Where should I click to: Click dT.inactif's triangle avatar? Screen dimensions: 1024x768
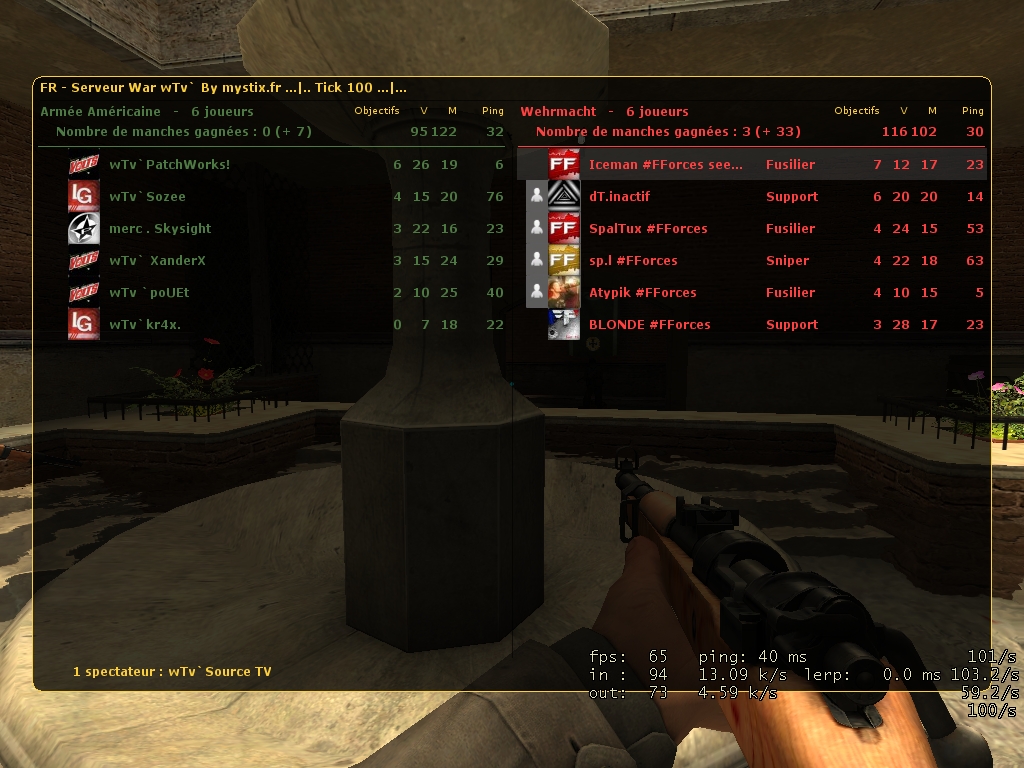pyautogui.click(x=564, y=197)
